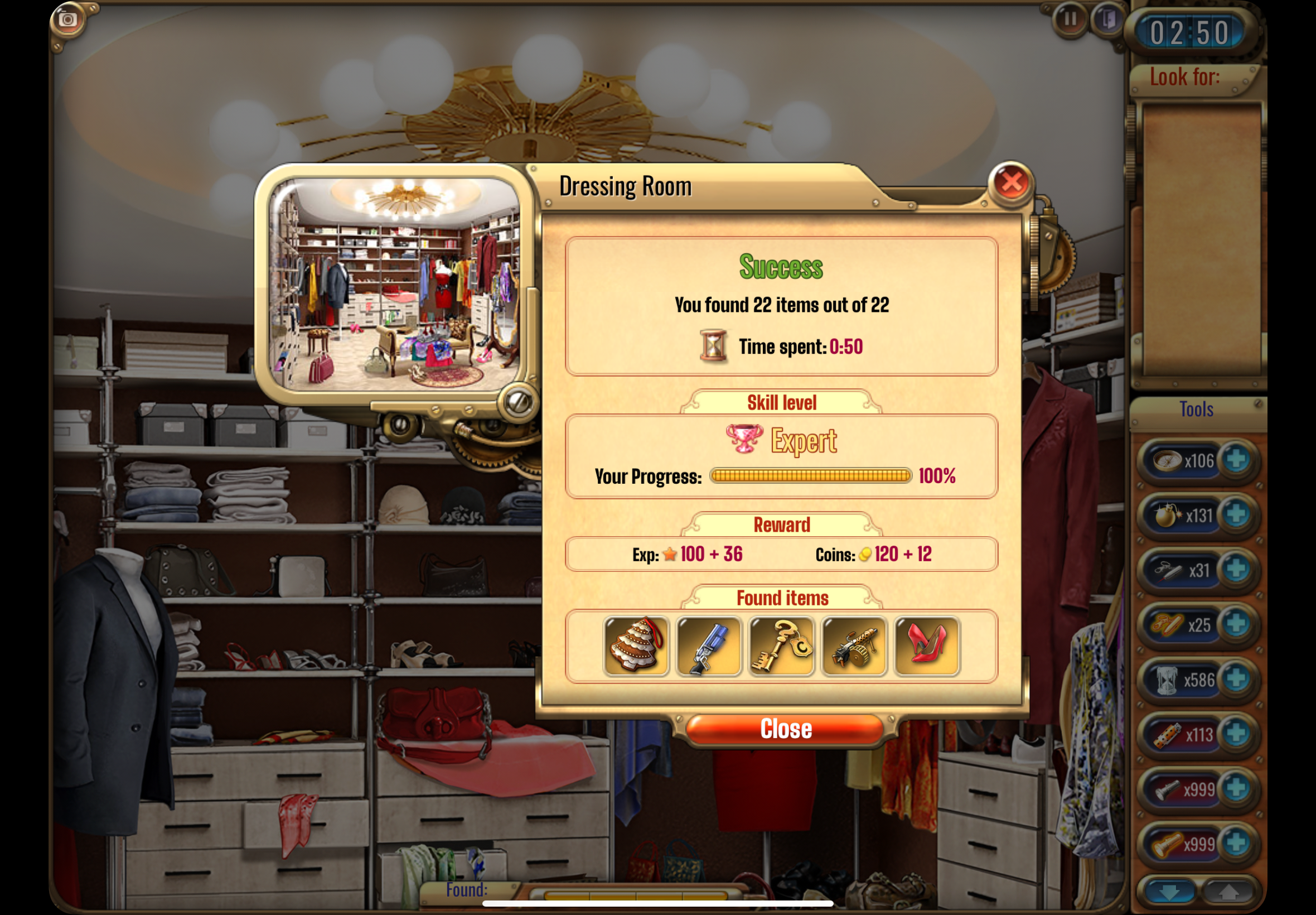This screenshot has height=915, width=1316.
Task: Select the blue revolver found item
Action: tap(709, 646)
